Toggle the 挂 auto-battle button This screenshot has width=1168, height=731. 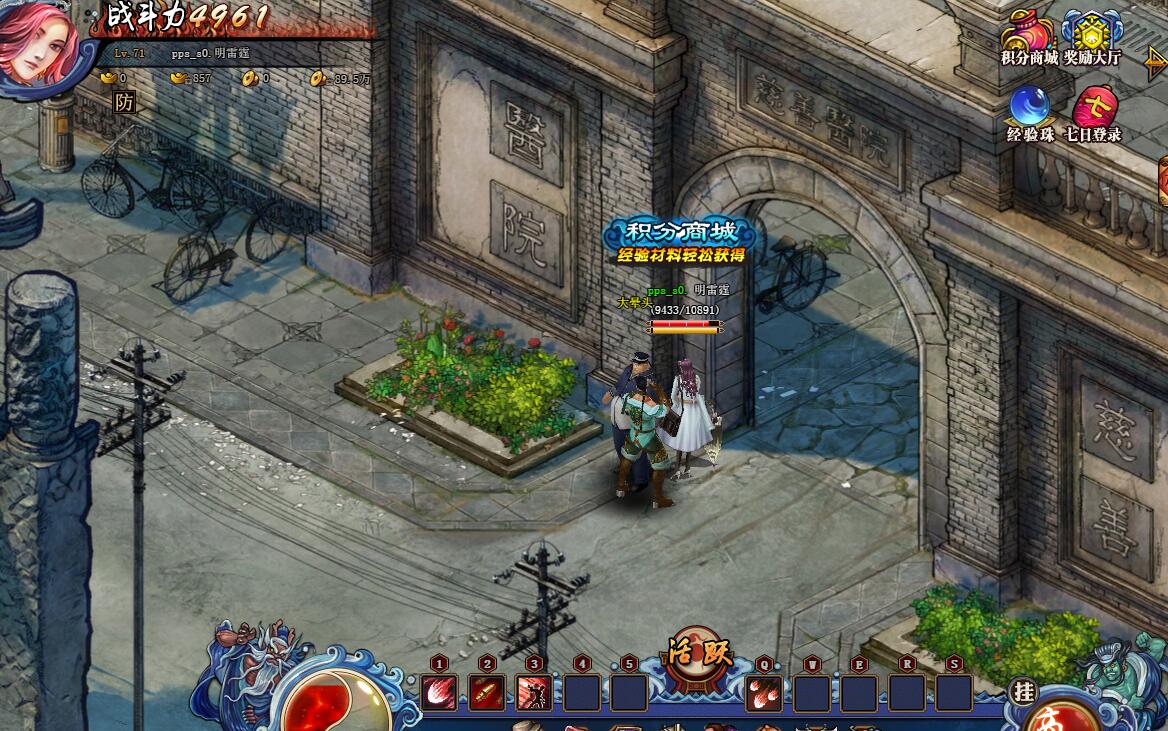[1022, 690]
